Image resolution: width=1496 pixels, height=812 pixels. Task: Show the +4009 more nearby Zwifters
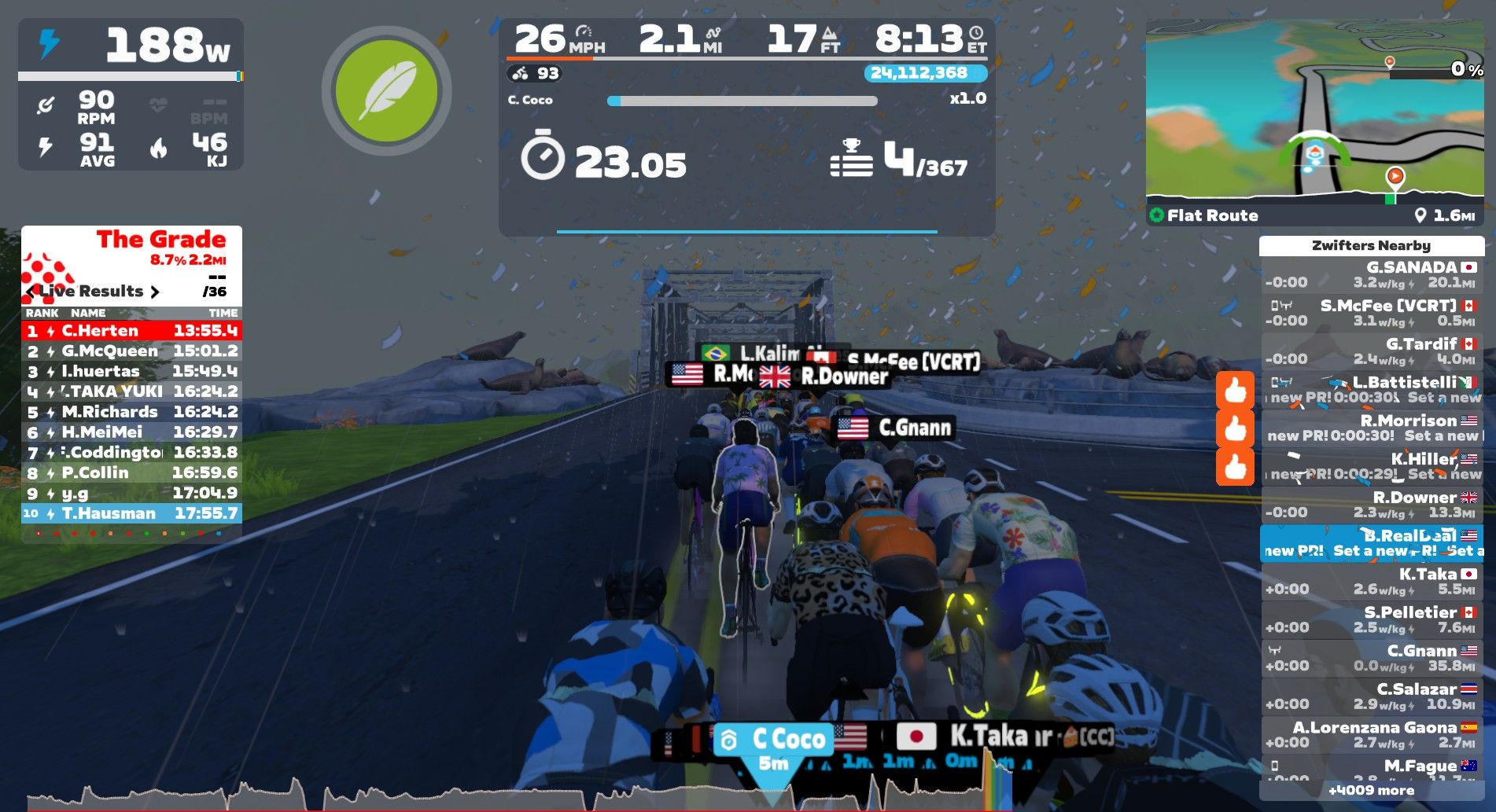tap(1371, 790)
